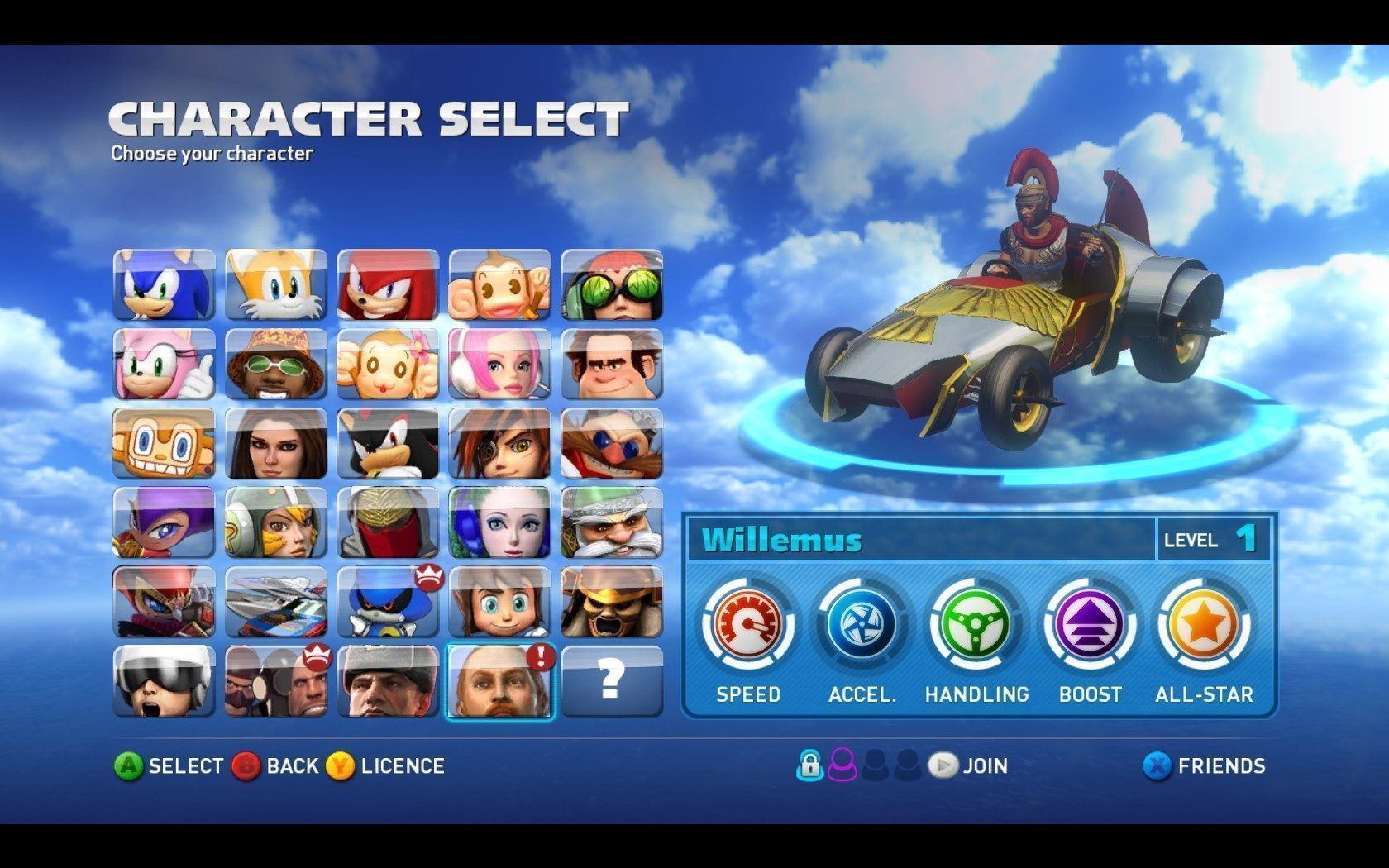Image resolution: width=1389 pixels, height=868 pixels.
Task: Select the pink-haired Ulala portrait
Action: point(500,364)
